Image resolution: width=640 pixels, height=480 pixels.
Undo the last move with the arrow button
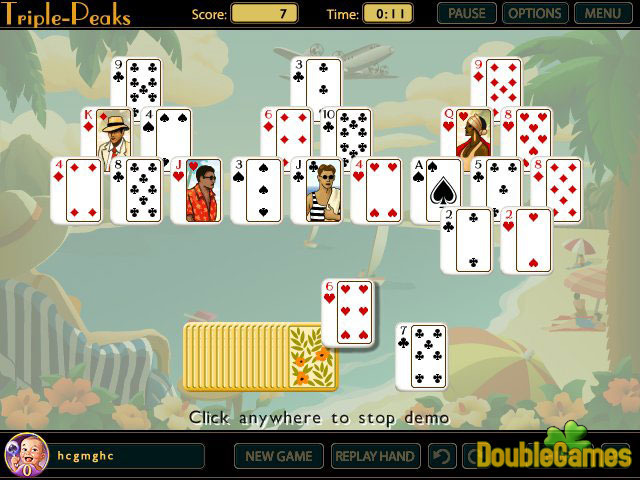pos(442,456)
